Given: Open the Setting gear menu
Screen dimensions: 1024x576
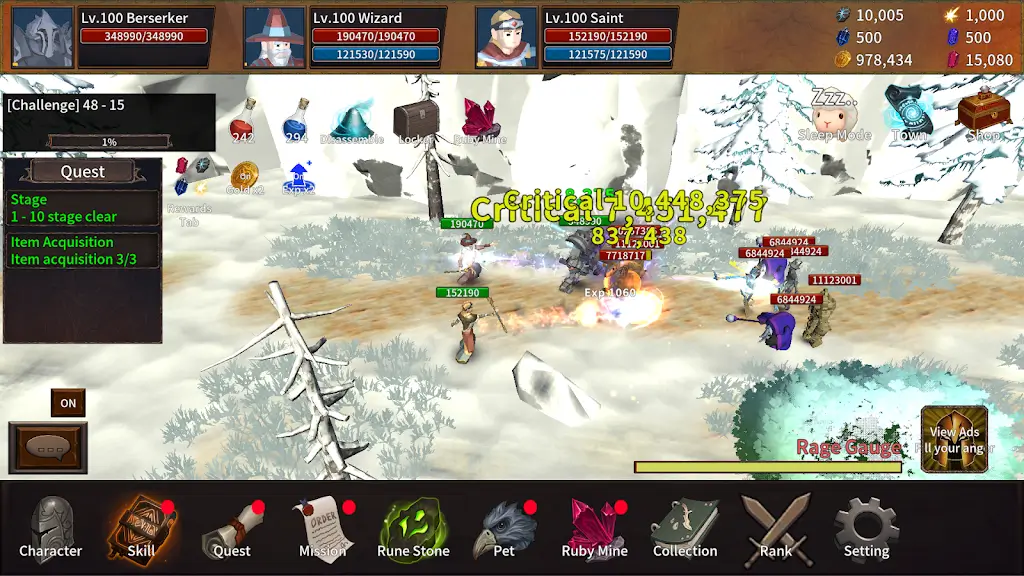Looking at the screenshot, I should coord(866,527).
